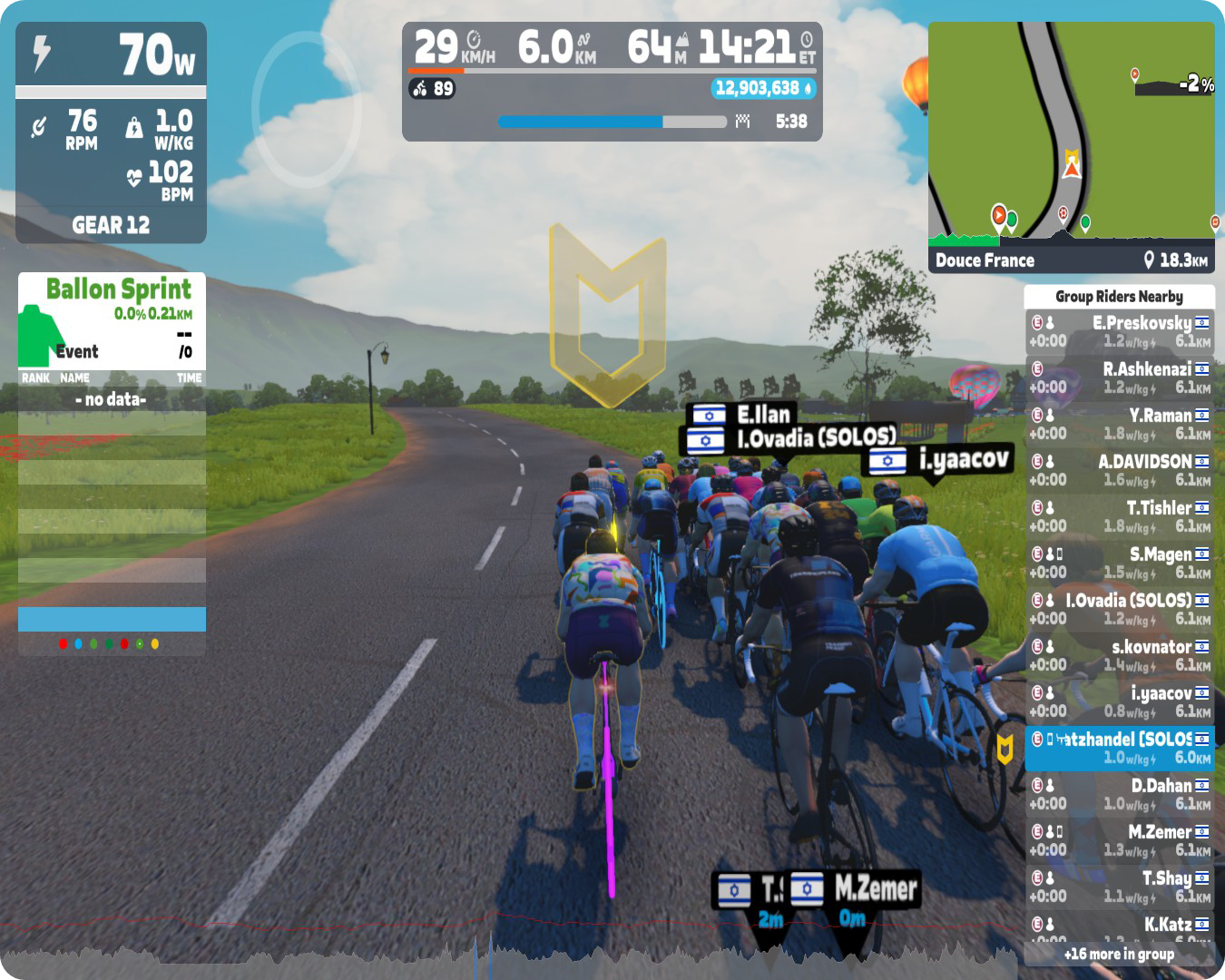Click D.Dahan's row in the rider list
Viewport: 1225px width, 980px height.
pyautogui.click(x=1119, y=795)
